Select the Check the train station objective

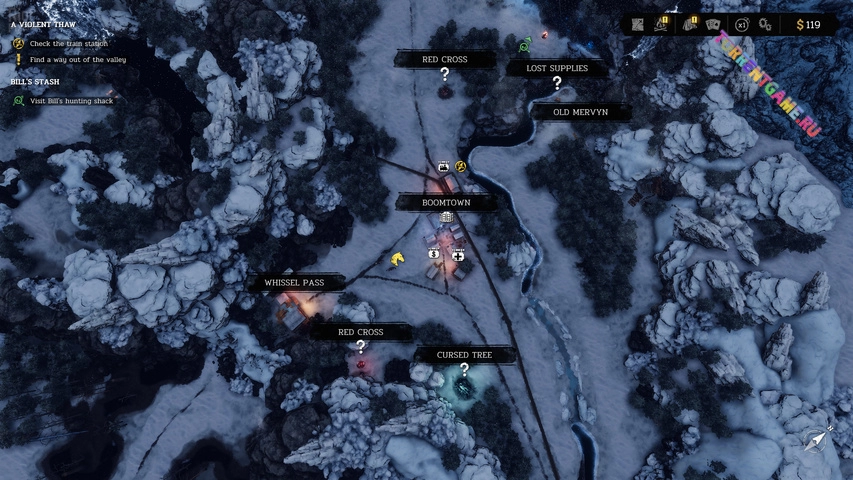click(x=68, y=44)
